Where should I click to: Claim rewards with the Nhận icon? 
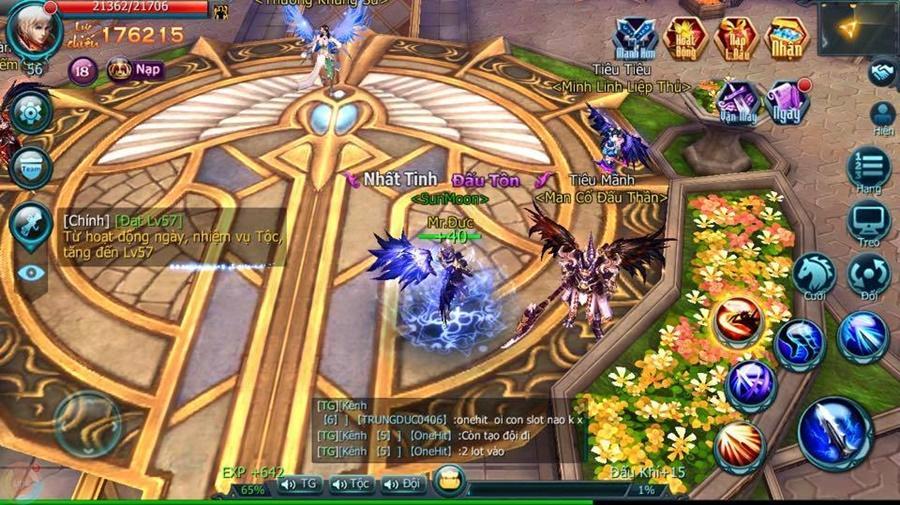point(788,39)
